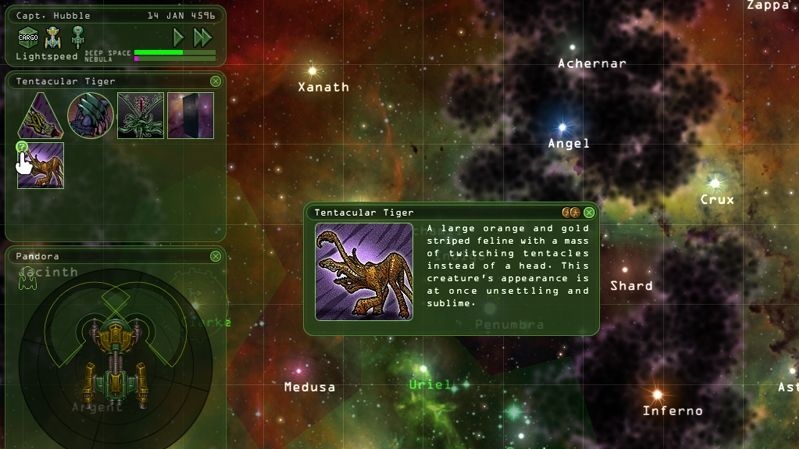799x449 pixels.
Task: Close the Tentacular Tiger cargo panel
Action: (x=216, y=81)
